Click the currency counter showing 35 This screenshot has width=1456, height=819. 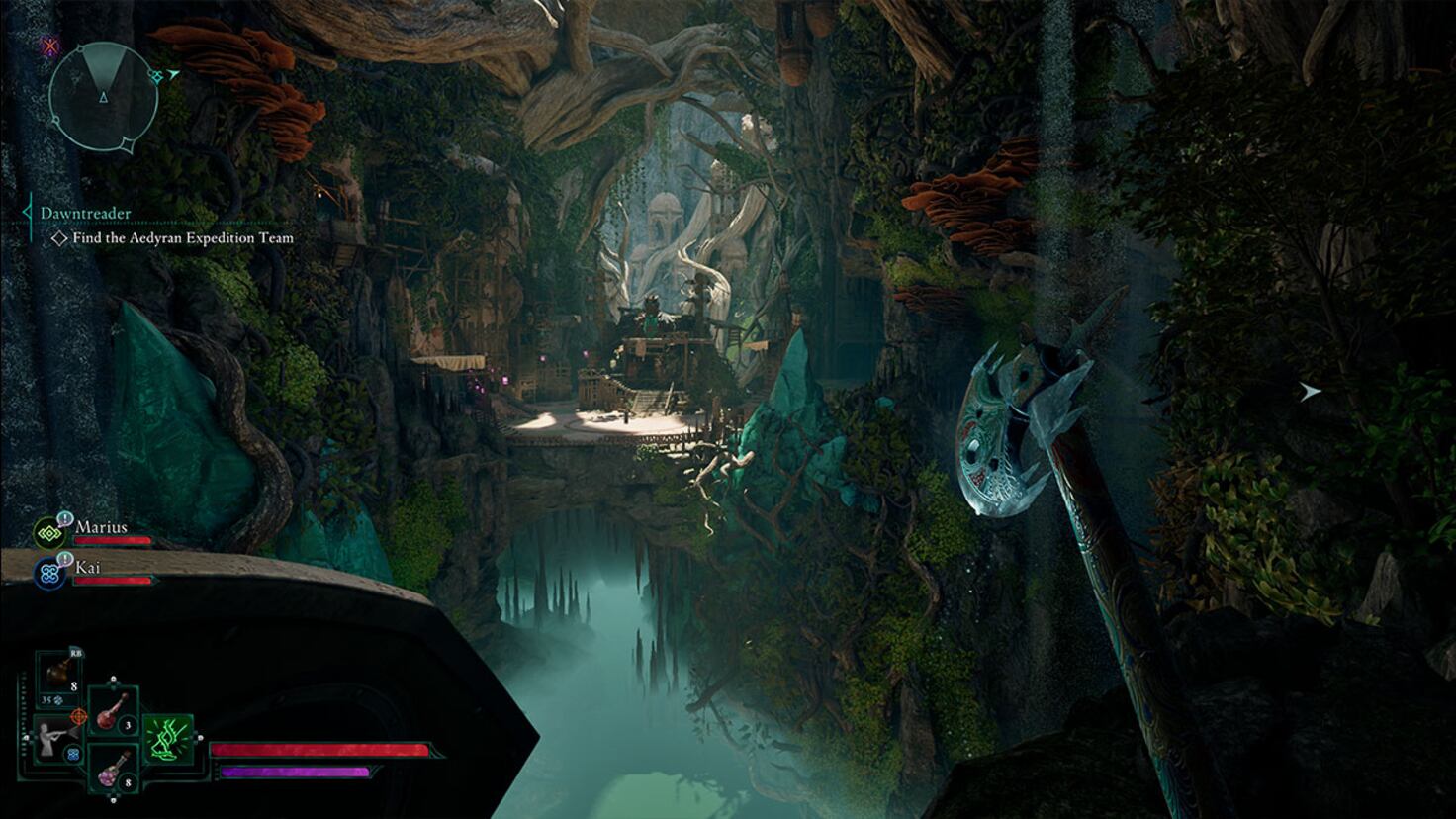pyautogui.click(x=45, y=701)
